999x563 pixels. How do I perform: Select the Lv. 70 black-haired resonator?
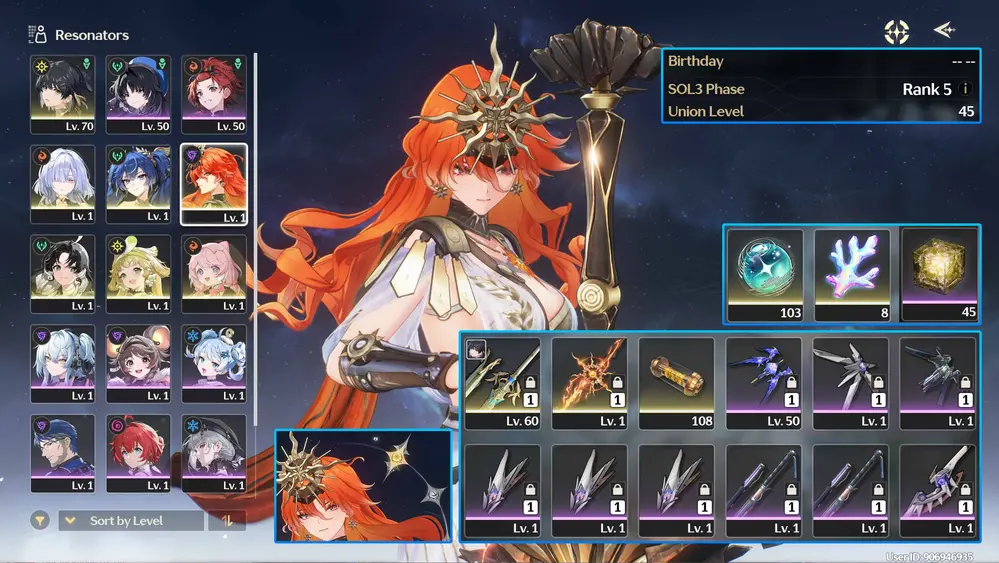tap(63, 95)
